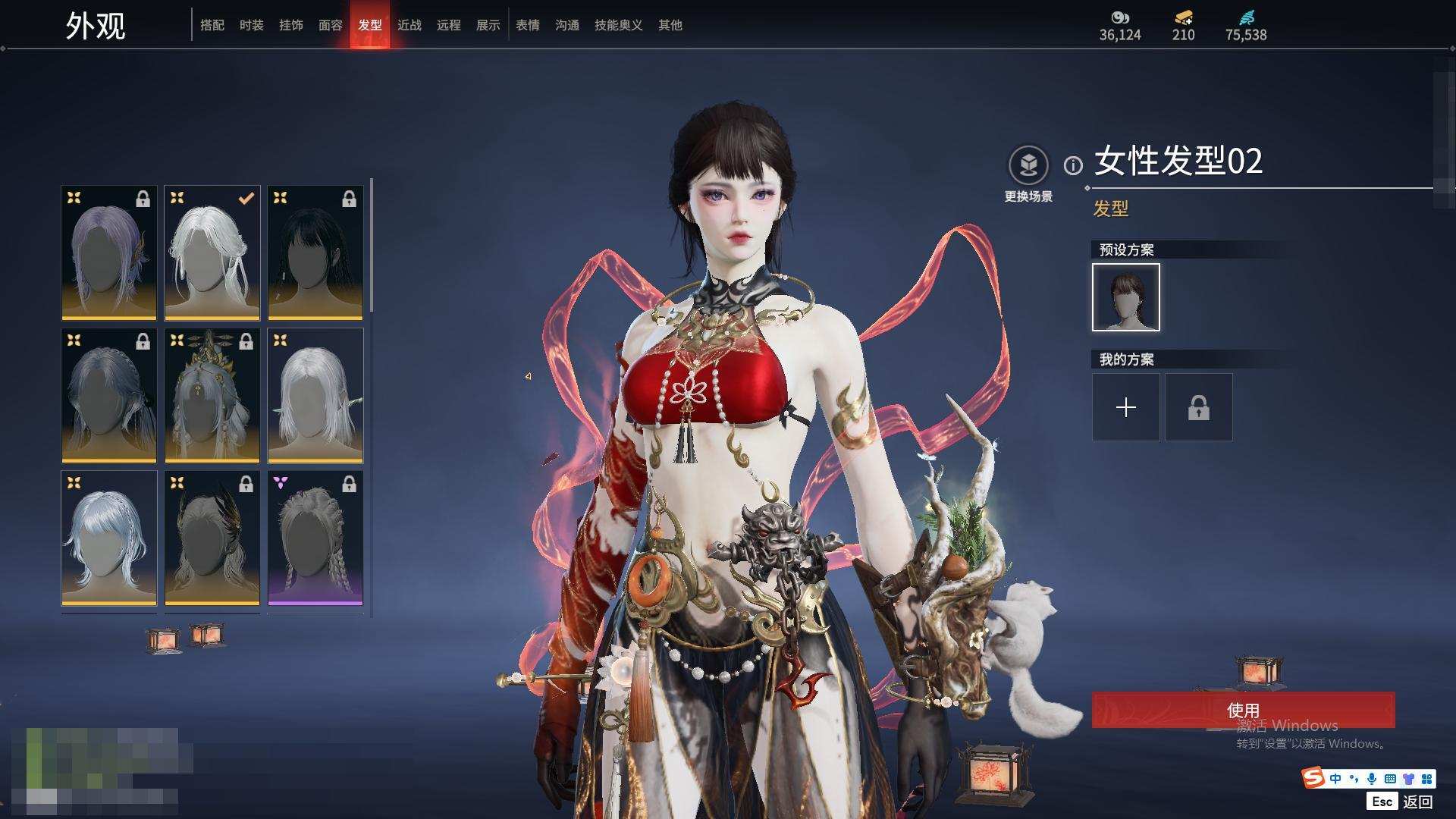
Task: Pick the purple-bordered braided hairstyle card
Action: pos(315,538)
